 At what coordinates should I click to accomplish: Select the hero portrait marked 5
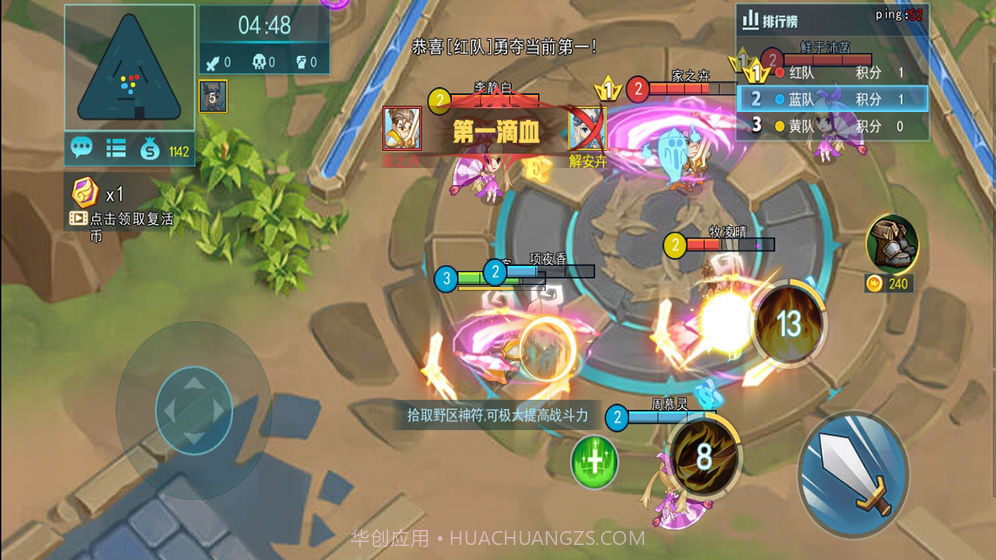(x=212, y=97)
